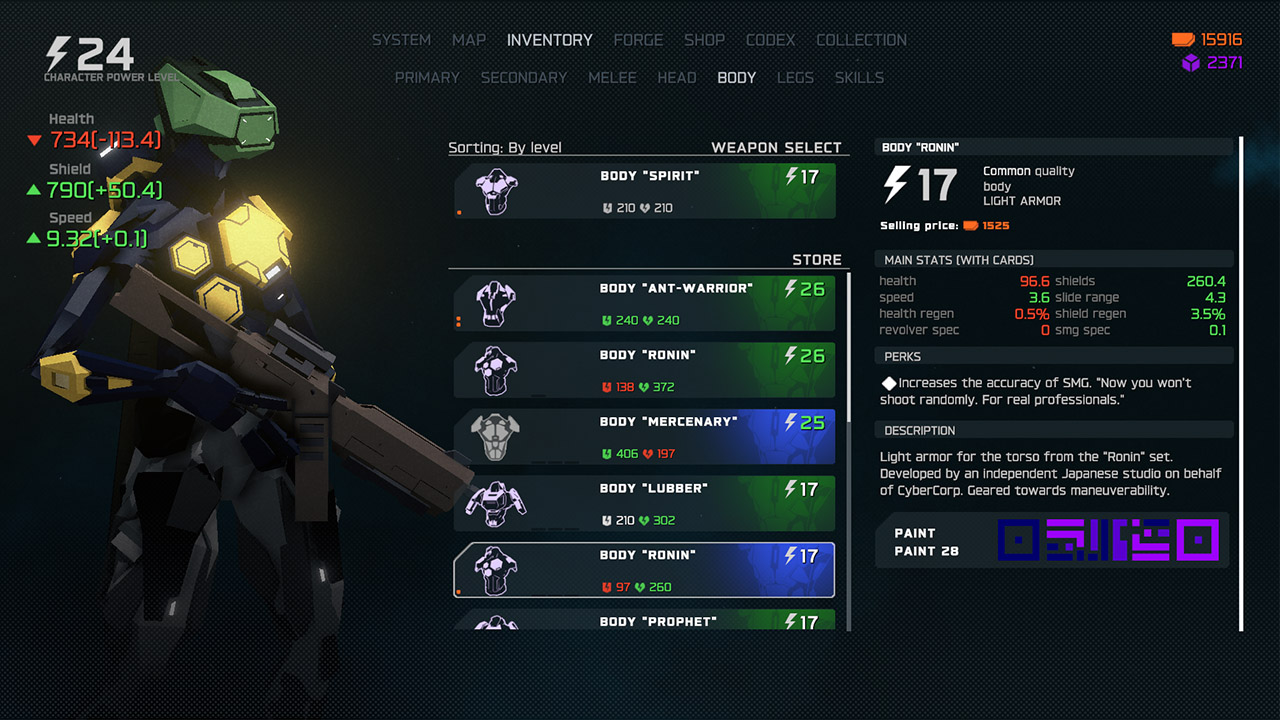Click the purple cube currency icon
The height and width of the screenshot is (720, 1280).
click(1186, 63)
